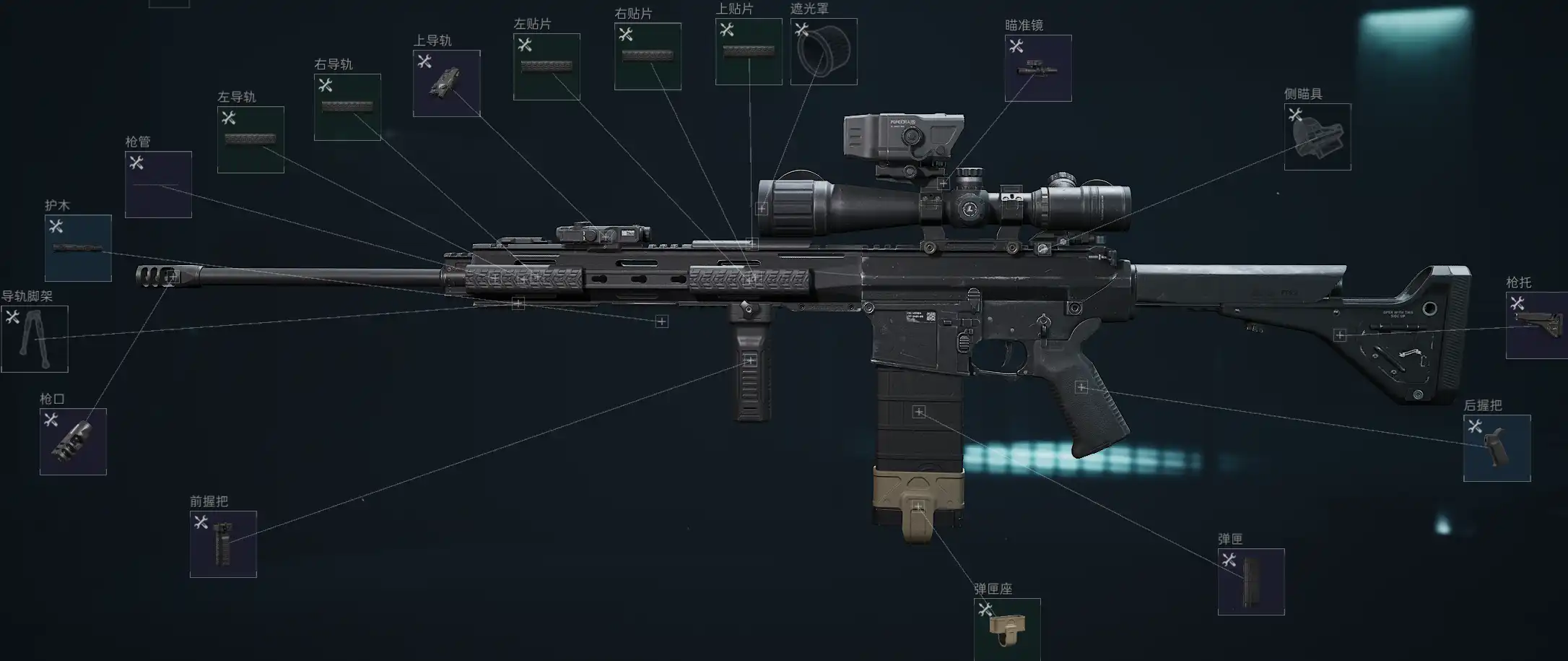Viewport: 1568px width, 661px height.
Task: Click the 上贴片 top panel slot
Action: 749,51
